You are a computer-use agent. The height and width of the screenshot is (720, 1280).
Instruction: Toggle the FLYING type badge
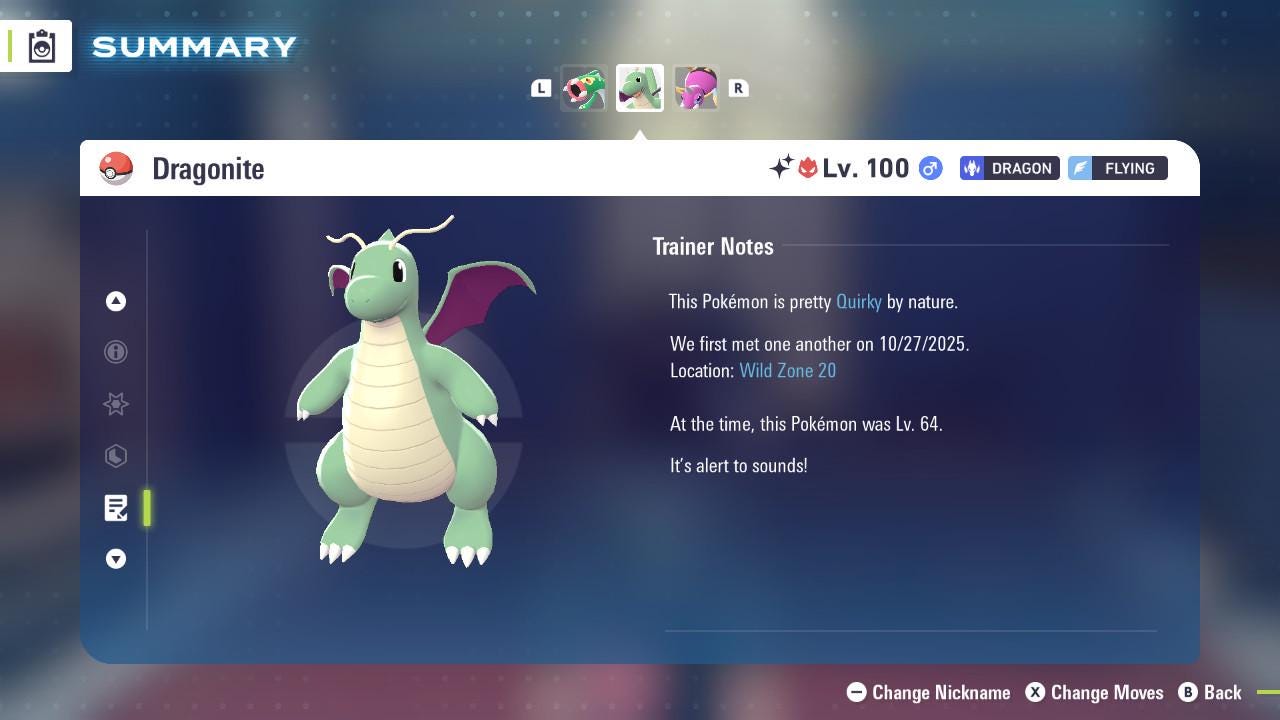1117,168
